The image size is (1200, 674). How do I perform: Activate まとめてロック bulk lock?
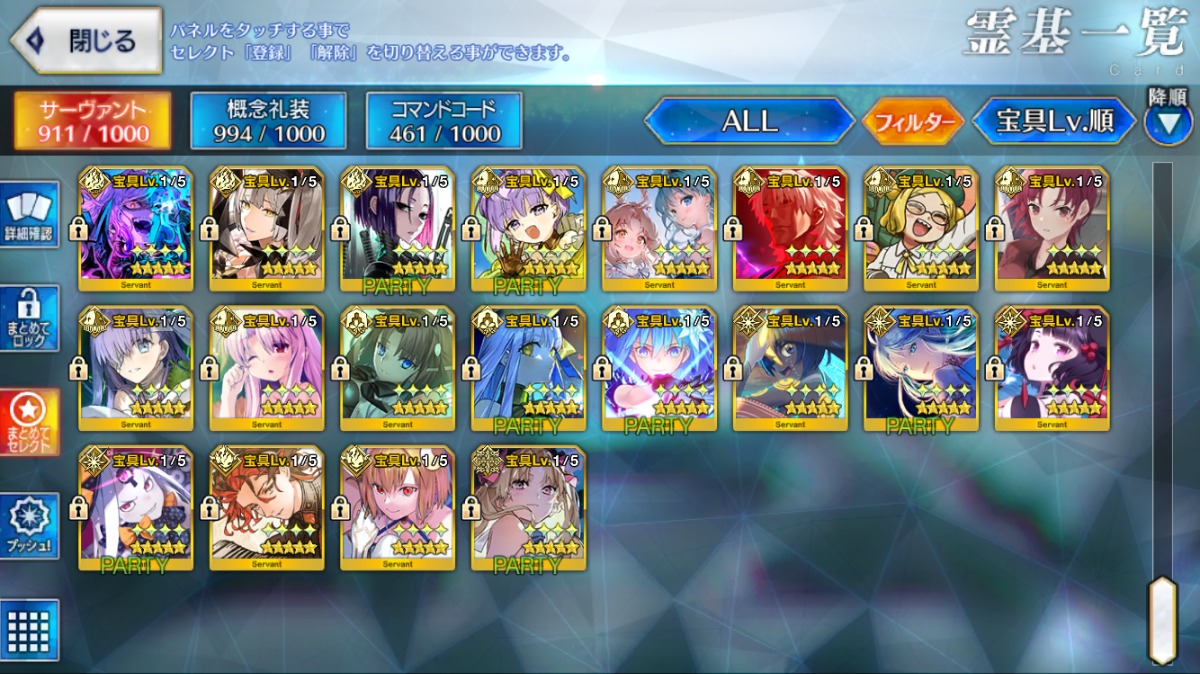point(30,318)
